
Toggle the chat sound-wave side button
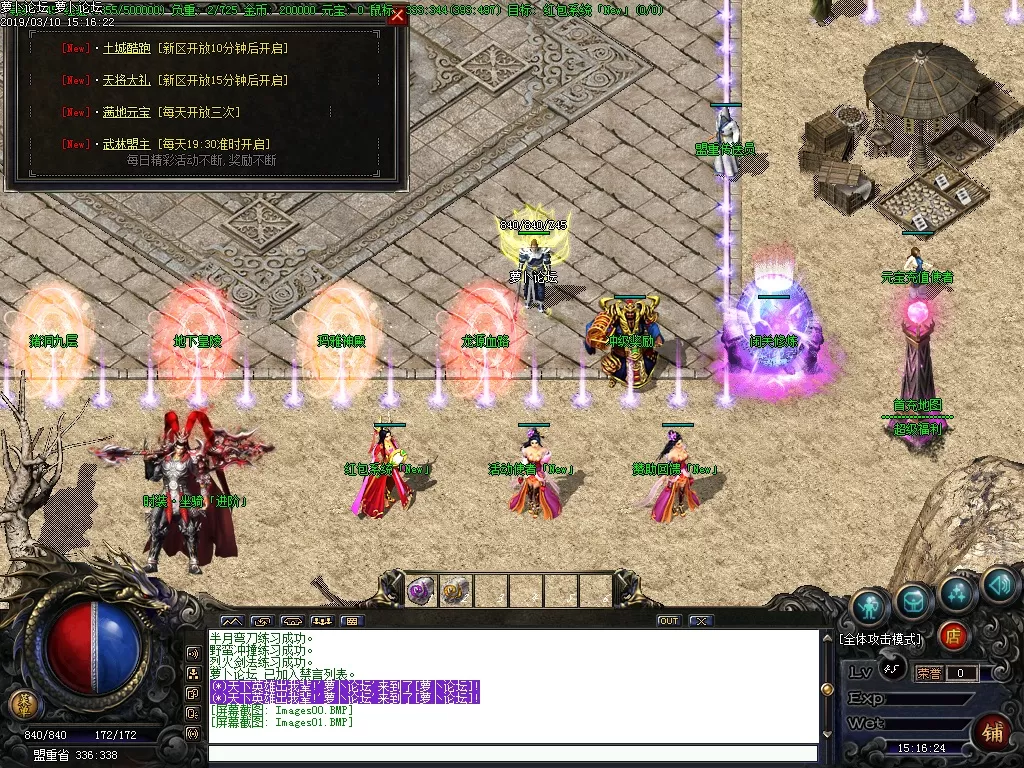tap(193, 733)
